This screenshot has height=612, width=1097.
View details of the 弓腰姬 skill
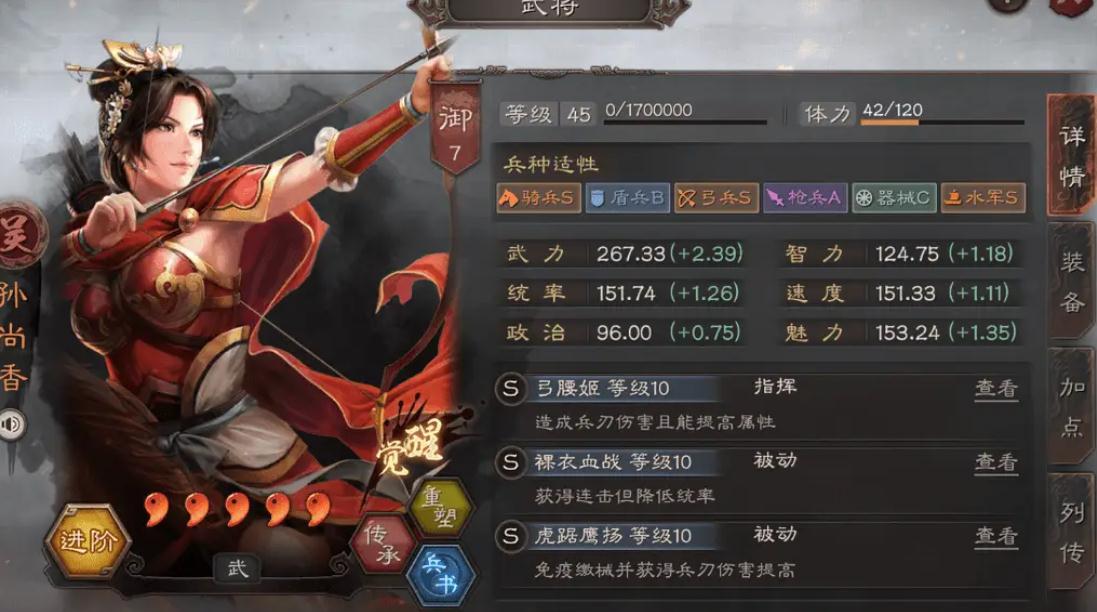coord(996,388)
